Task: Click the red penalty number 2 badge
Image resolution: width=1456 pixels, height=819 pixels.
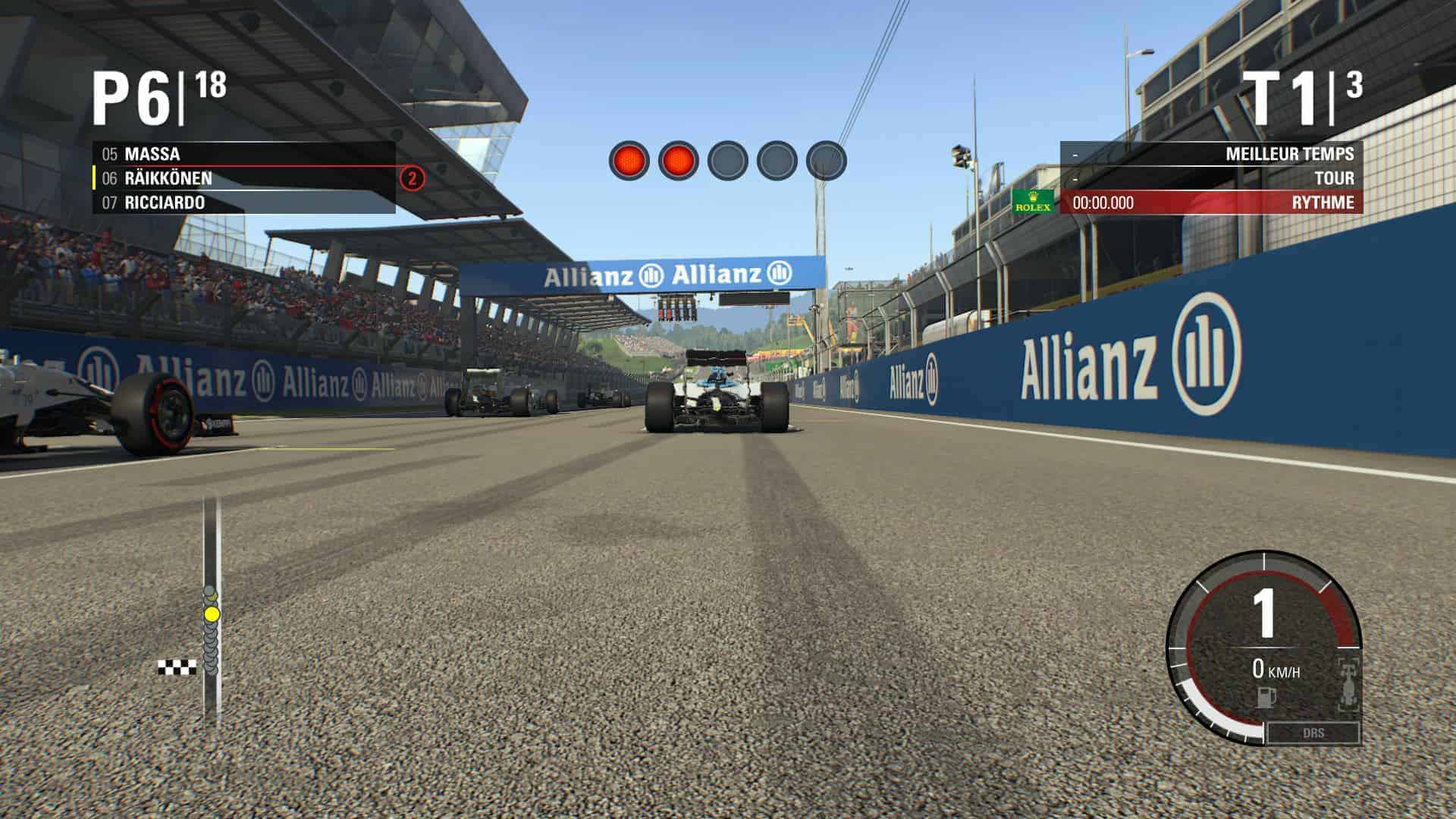Action: click(412, 179)
